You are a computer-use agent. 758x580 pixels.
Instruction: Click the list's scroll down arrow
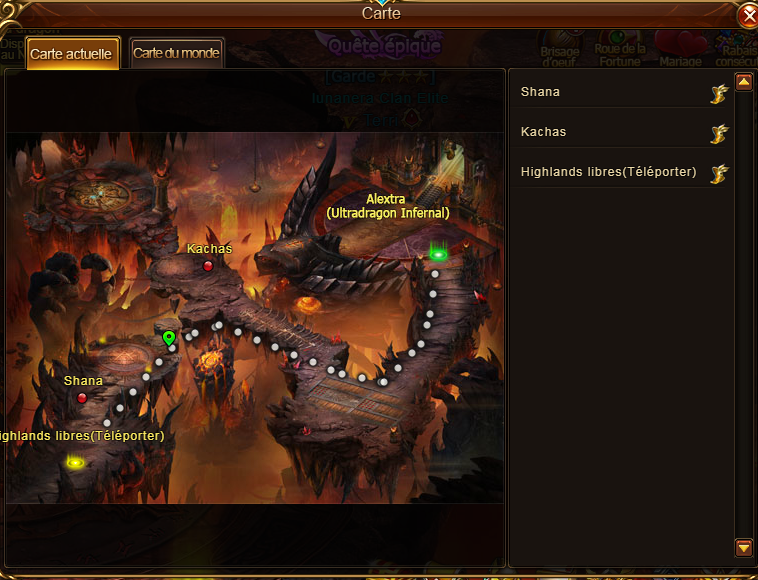tap(743, 547)
